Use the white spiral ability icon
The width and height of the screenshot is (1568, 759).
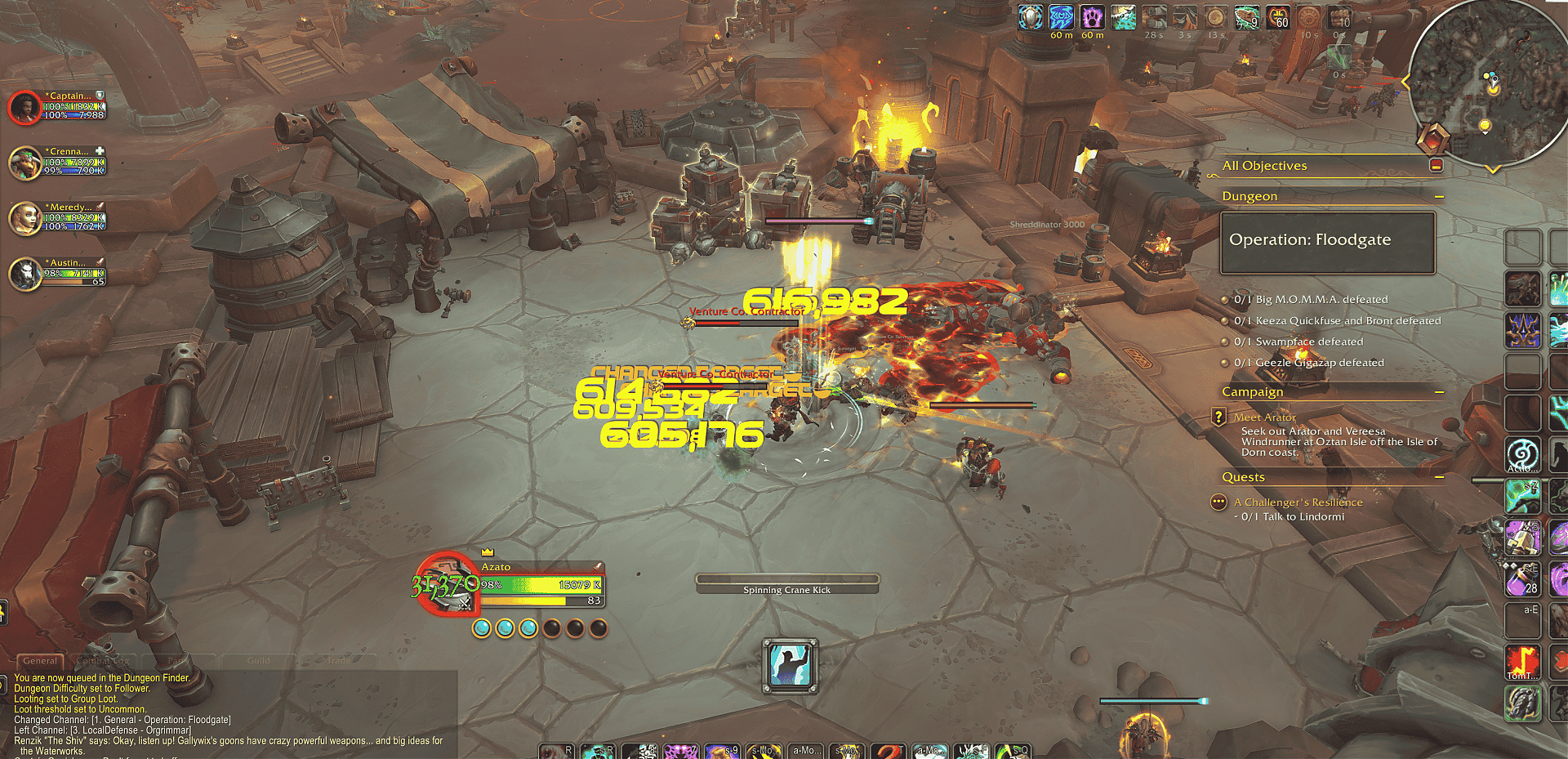coord(1522,453)
